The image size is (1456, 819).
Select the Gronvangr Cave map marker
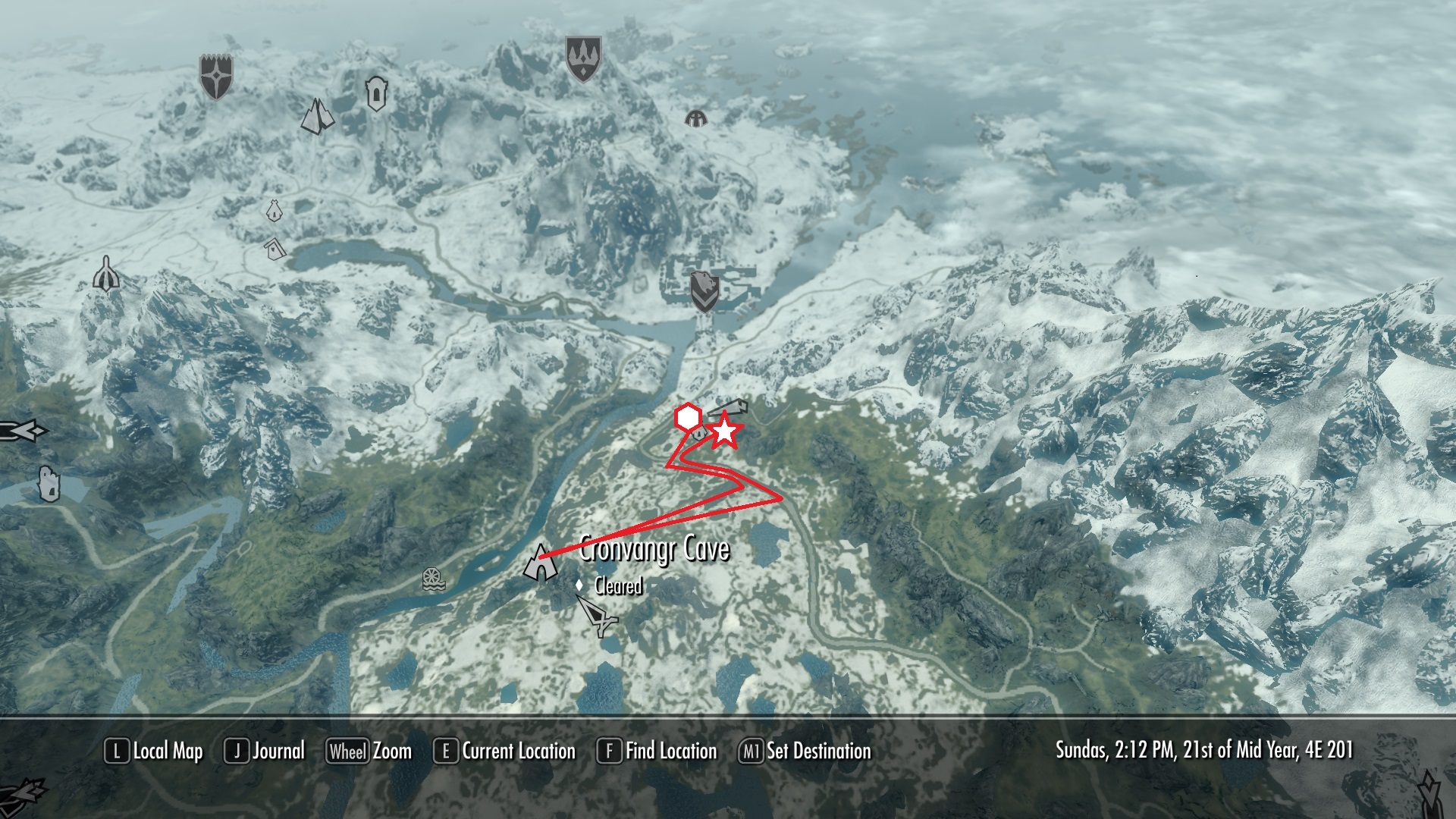539,563
